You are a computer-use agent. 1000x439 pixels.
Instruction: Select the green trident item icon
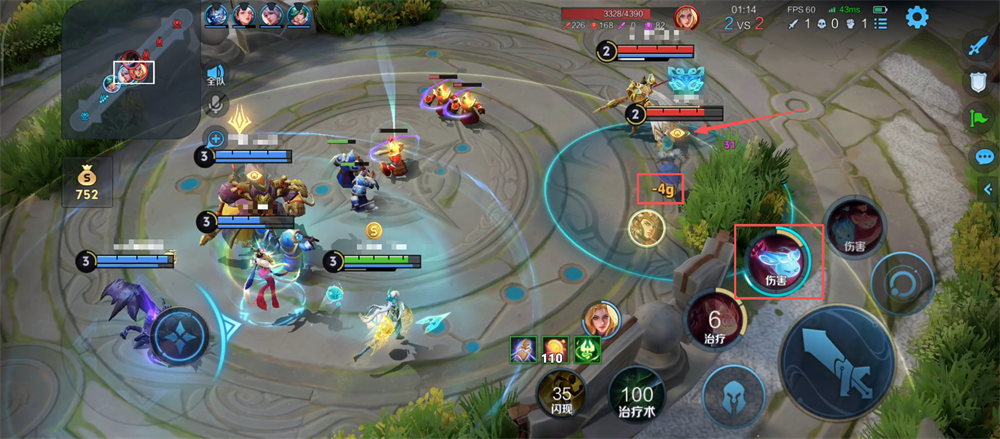click(x=586, y=351)
